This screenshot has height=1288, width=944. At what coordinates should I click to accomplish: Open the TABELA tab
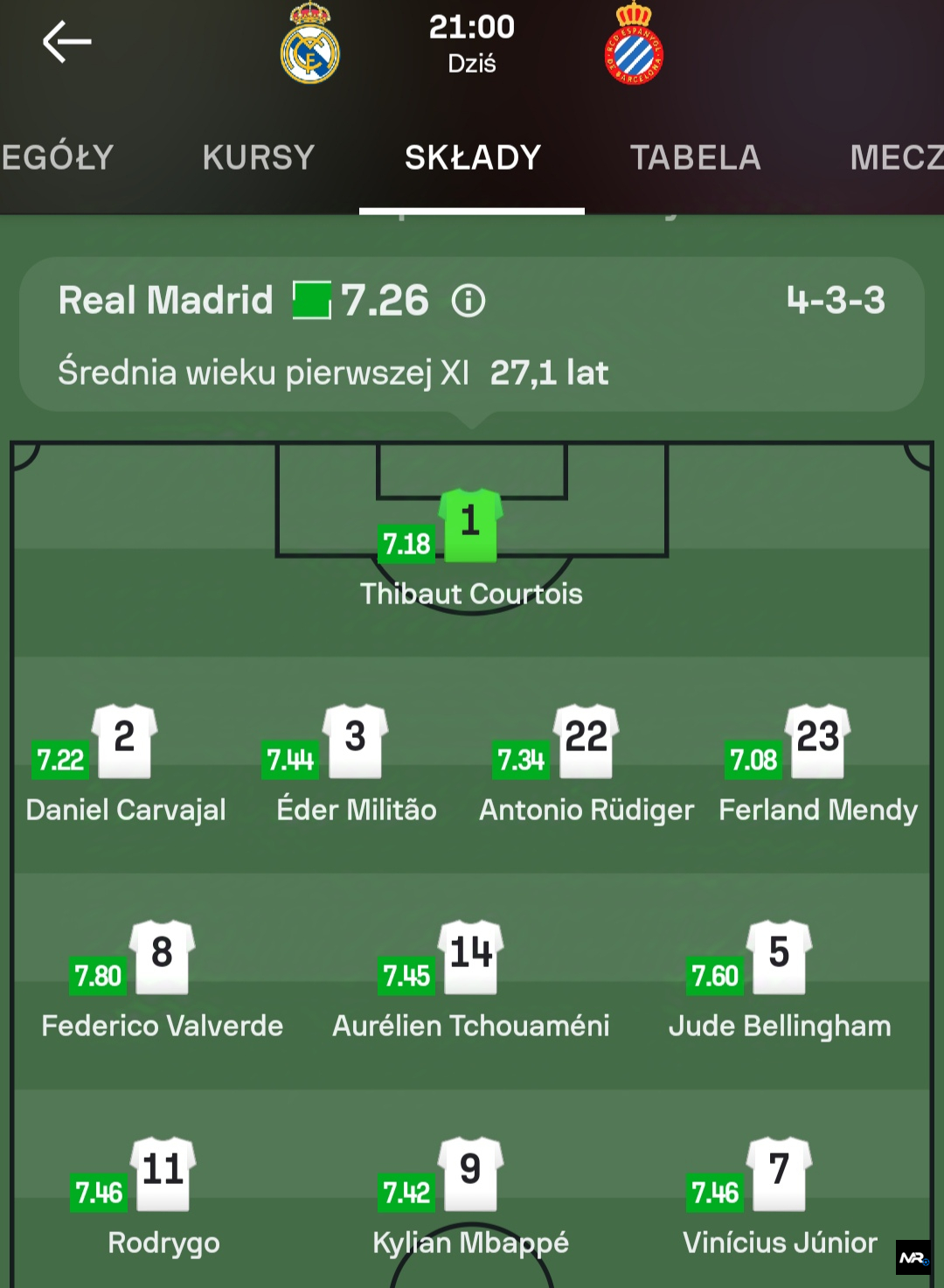point(695,157)
